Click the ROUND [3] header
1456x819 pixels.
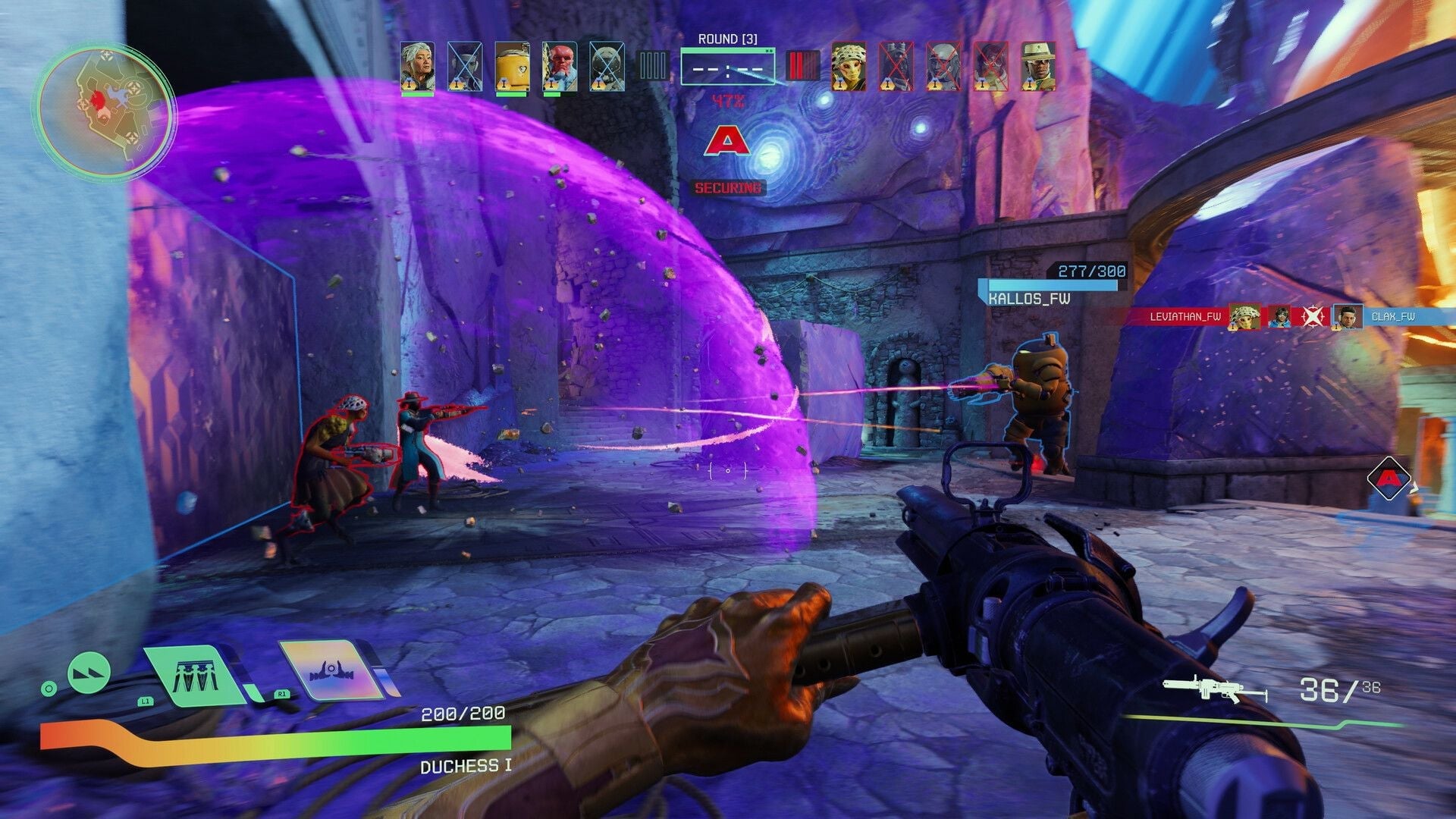pyautogui.click(x=729, y=40)
